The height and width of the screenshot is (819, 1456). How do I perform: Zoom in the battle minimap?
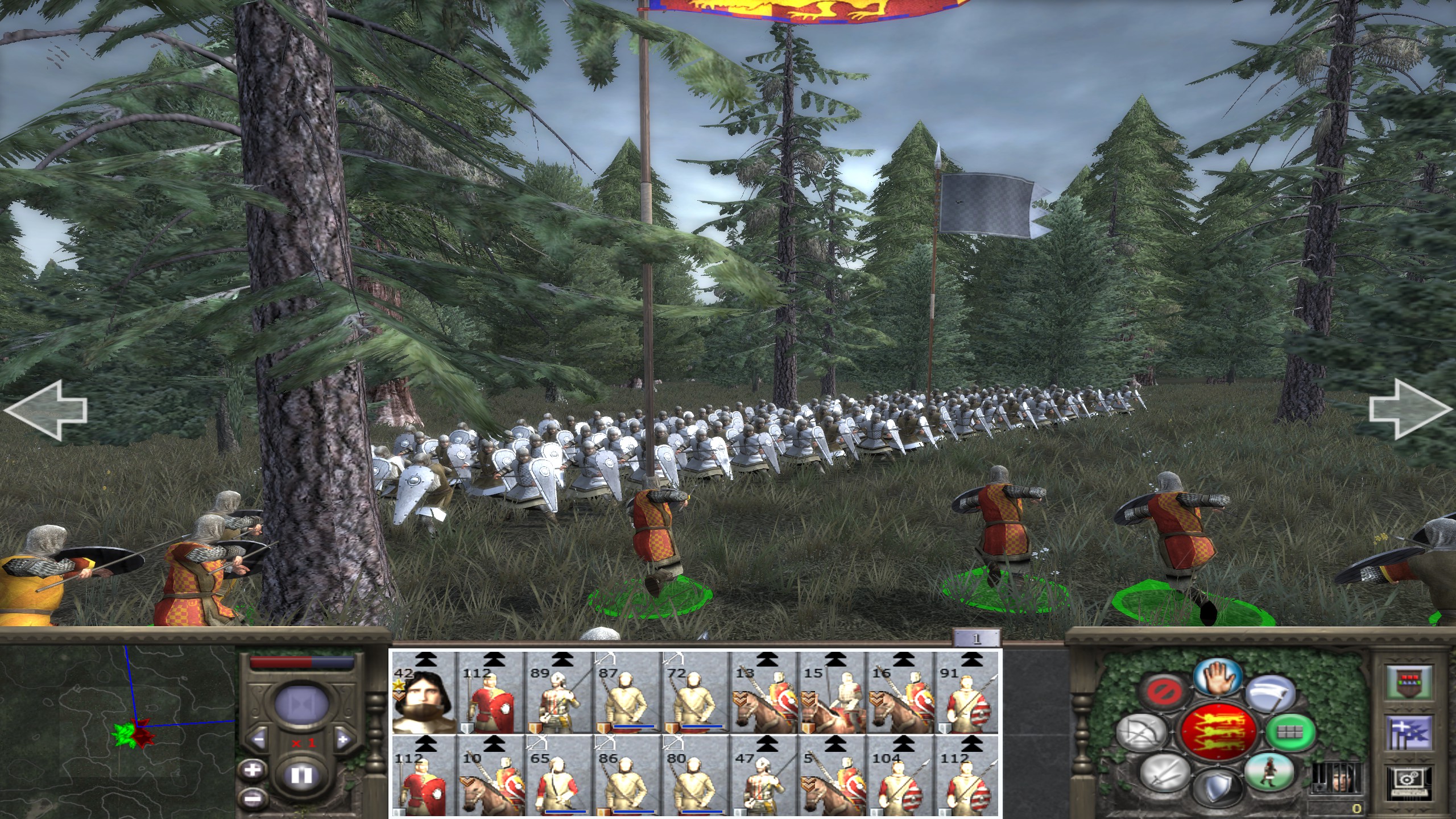252,771
